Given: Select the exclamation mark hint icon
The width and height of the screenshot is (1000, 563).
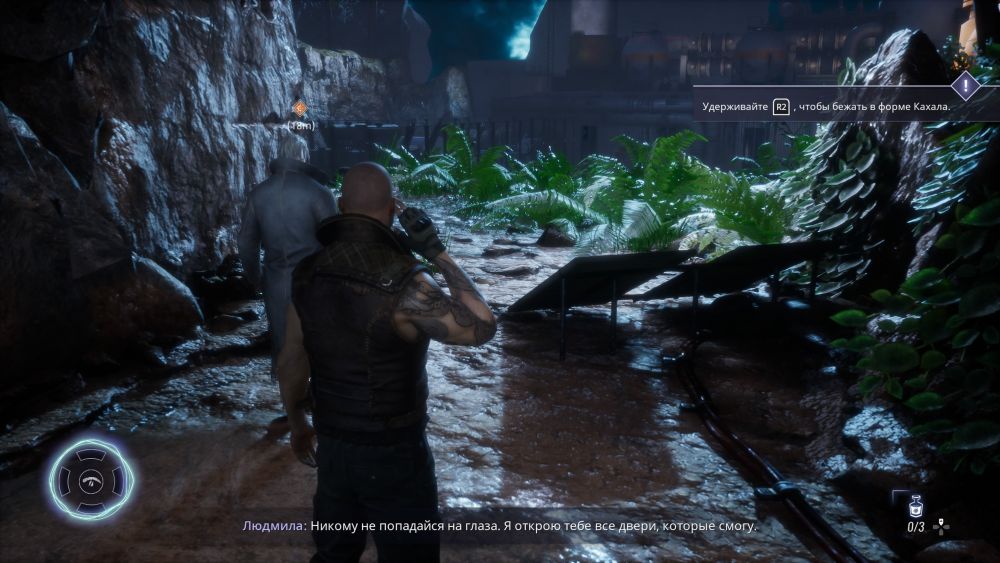Looking at the screenshot, I should [965, 84].
